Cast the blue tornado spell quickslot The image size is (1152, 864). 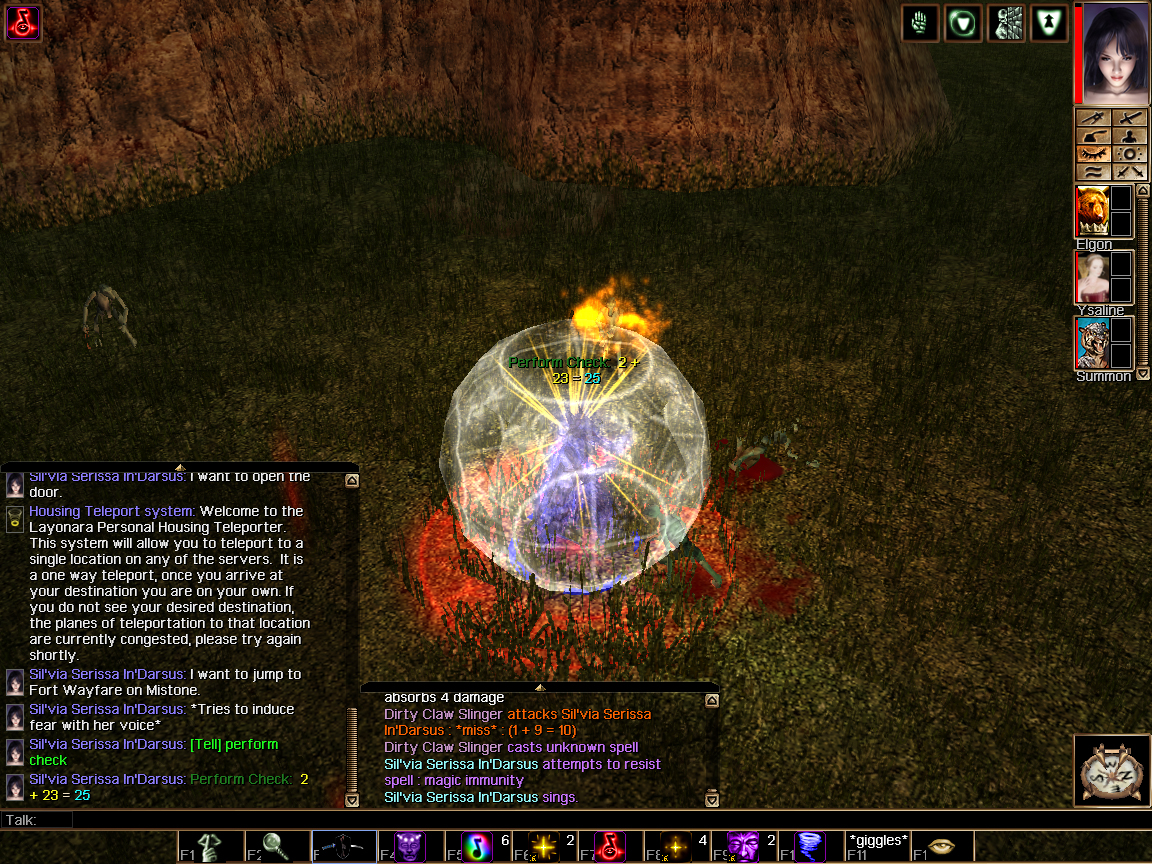click(810, 847)
